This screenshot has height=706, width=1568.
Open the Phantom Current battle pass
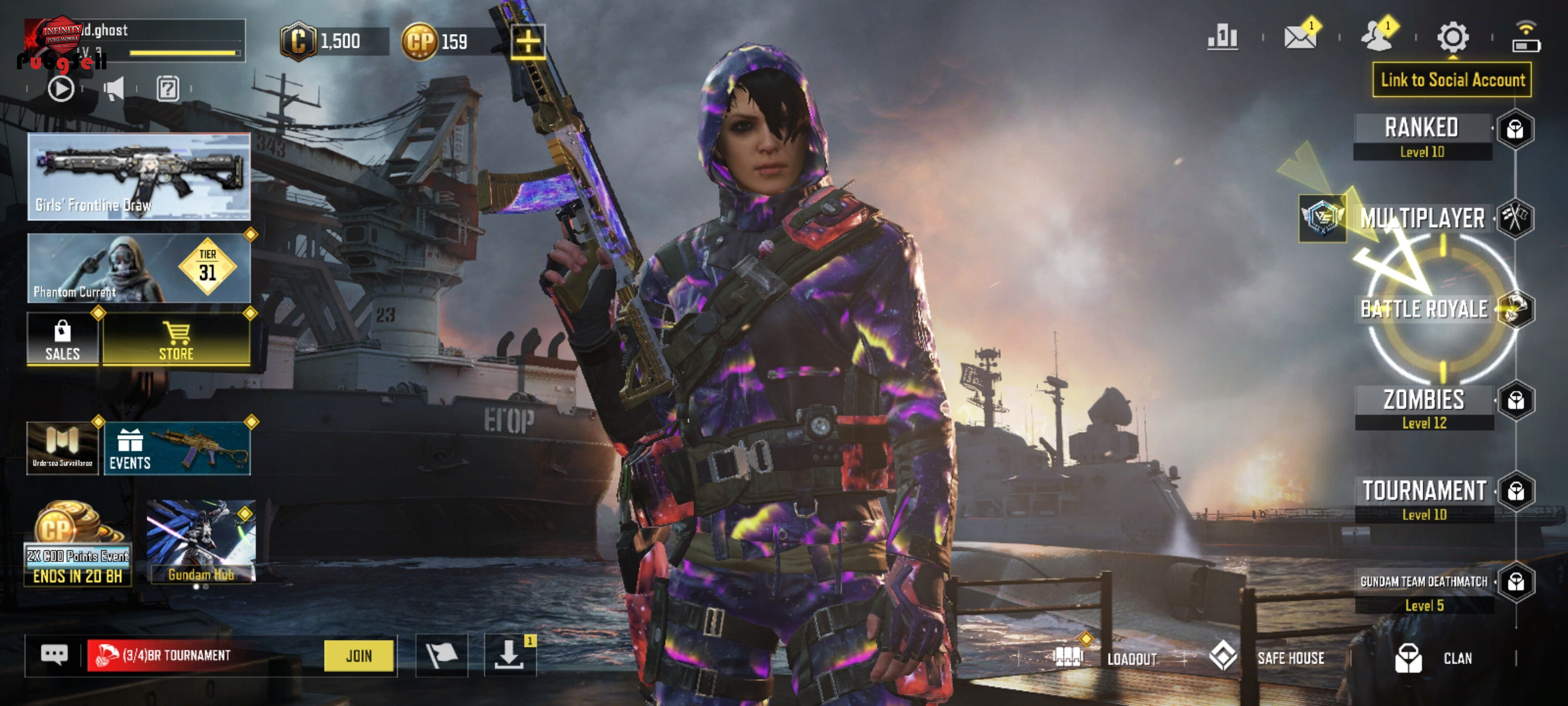139,268
